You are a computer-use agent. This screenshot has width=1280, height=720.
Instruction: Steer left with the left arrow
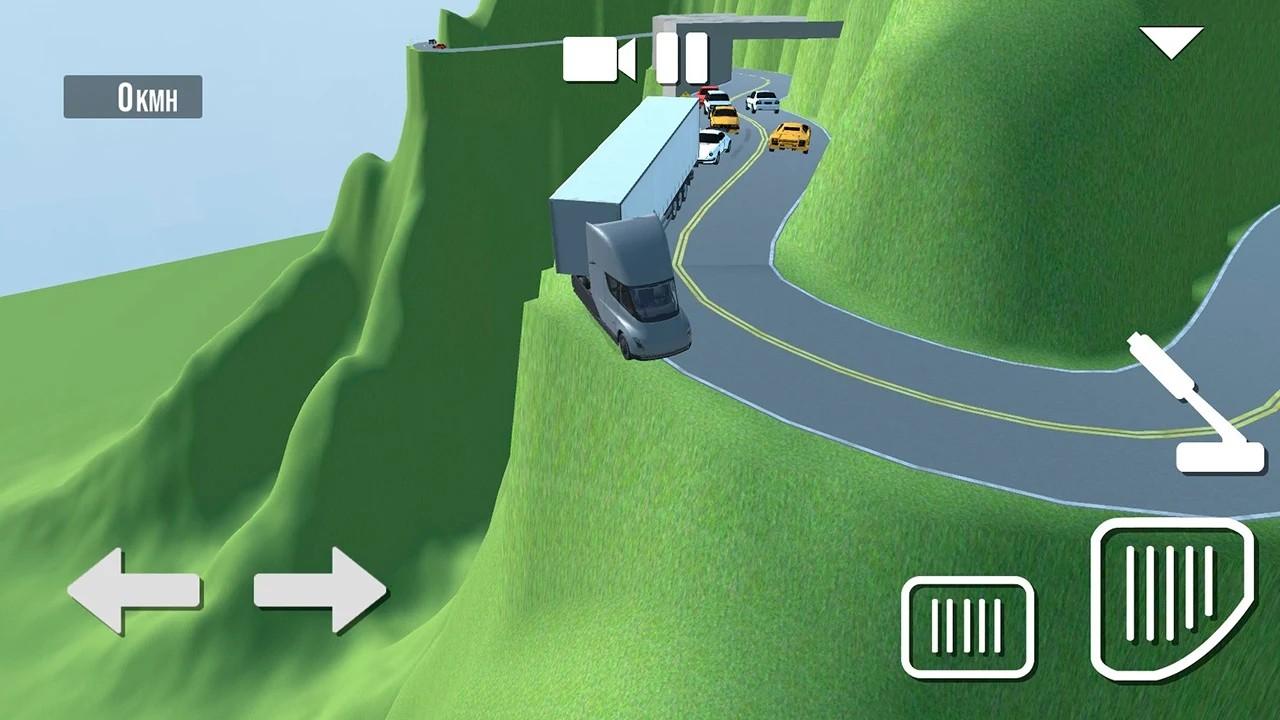tap(133, 591)
